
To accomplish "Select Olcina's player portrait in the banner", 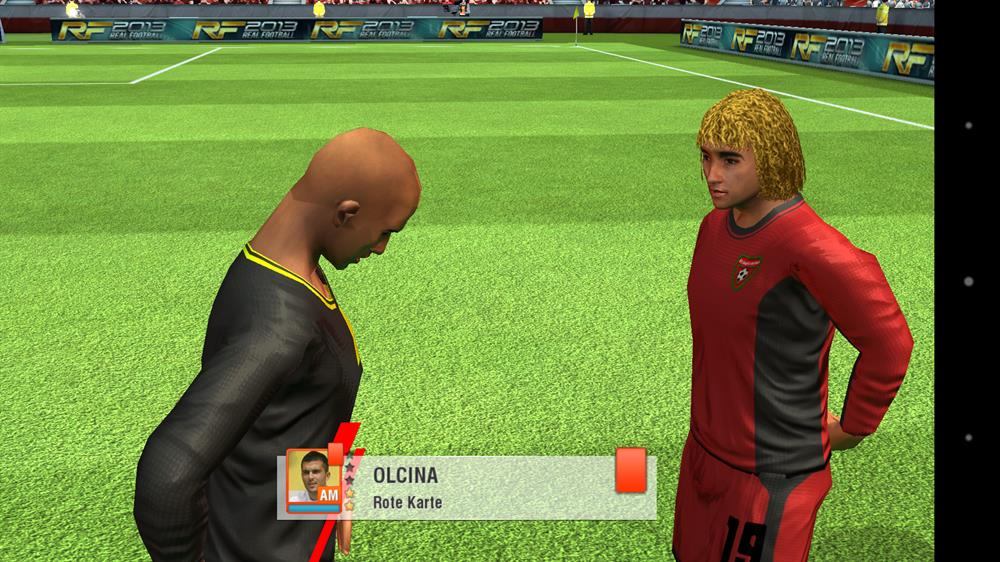I will tap(313, 480).
